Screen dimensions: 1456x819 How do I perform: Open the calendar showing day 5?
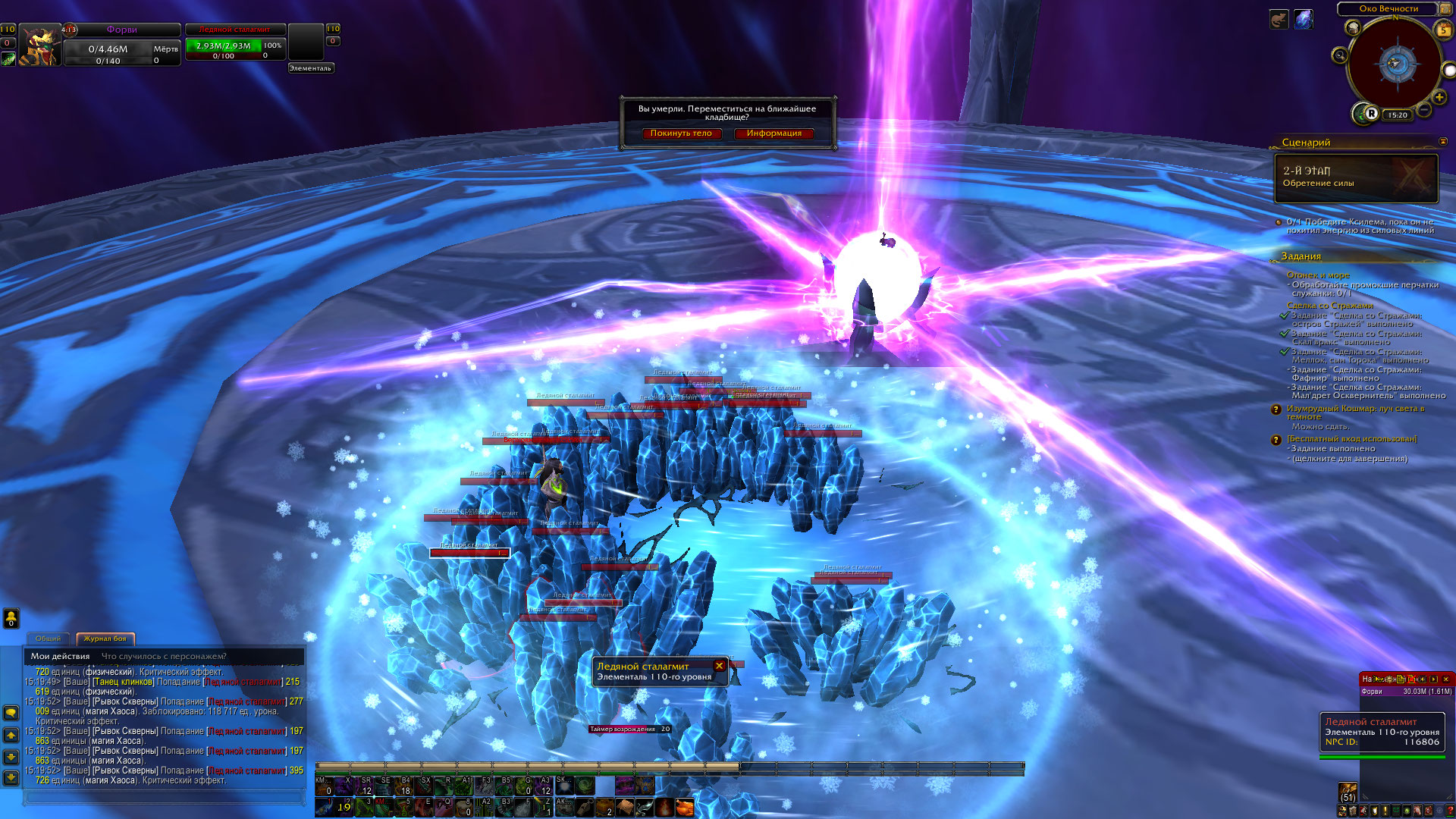(x=1443, y=30)
